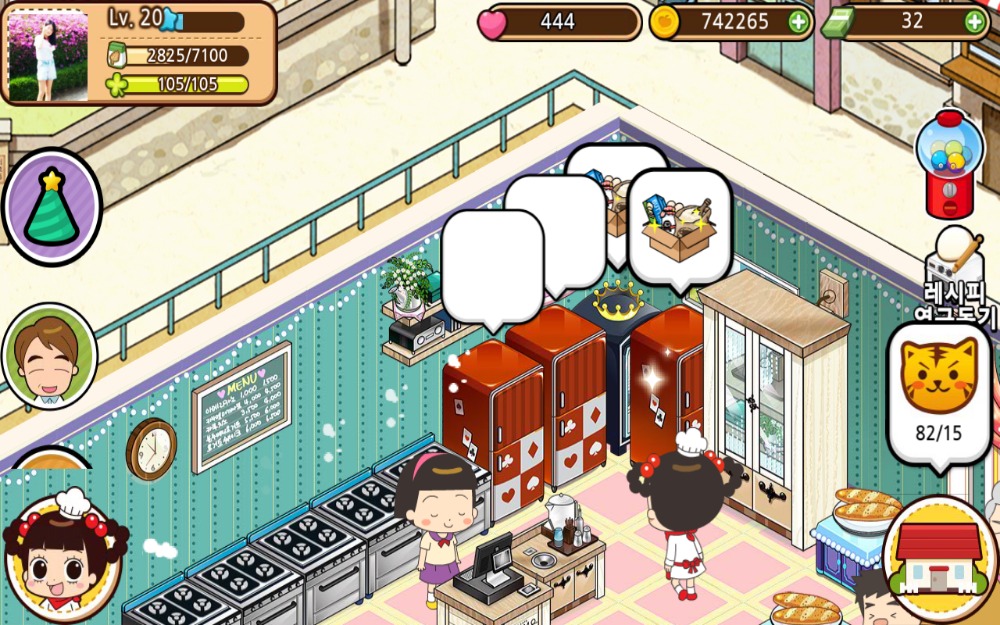1000x625 pixels.
Task: Open the chef girl character menu
Action: (x=63, y=557)
